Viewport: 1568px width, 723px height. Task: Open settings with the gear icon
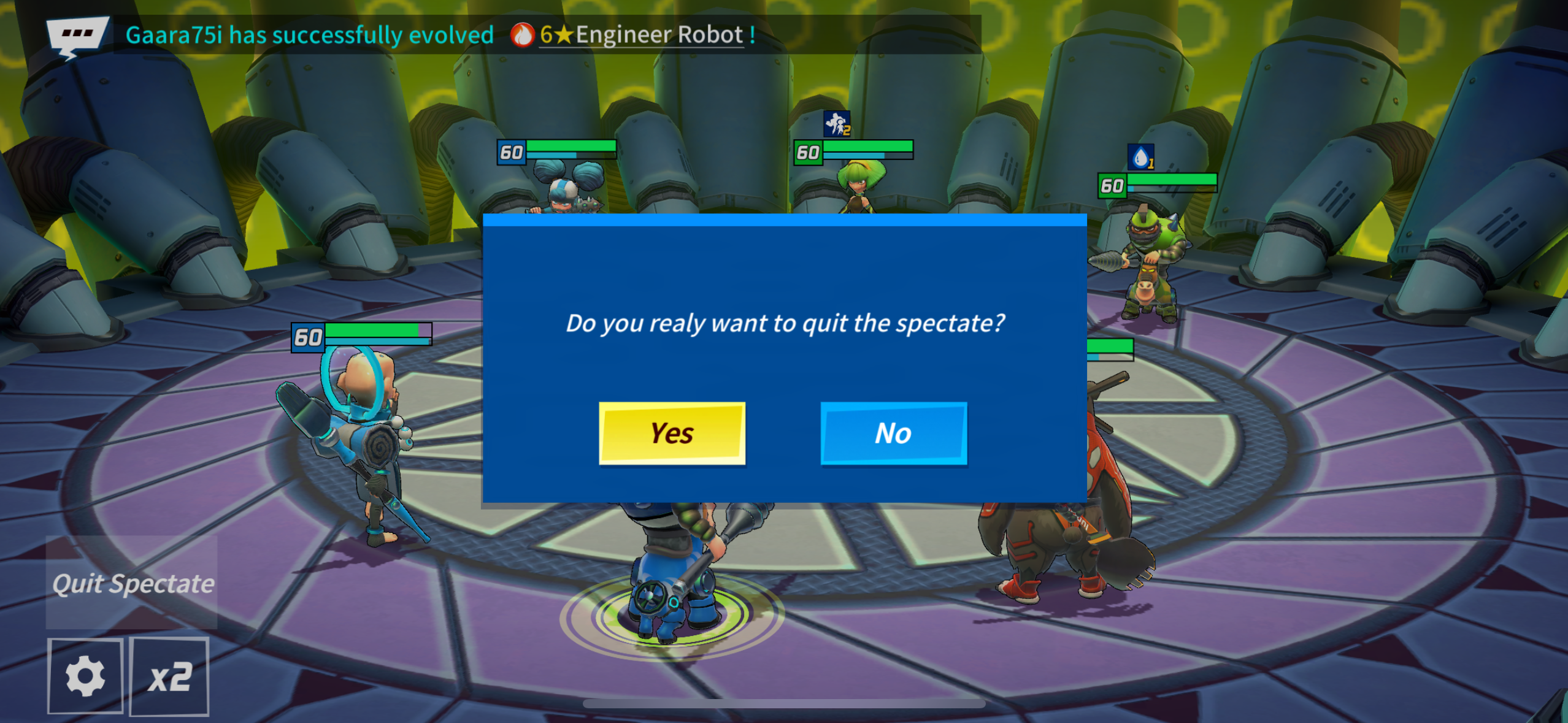click(85, 676)
